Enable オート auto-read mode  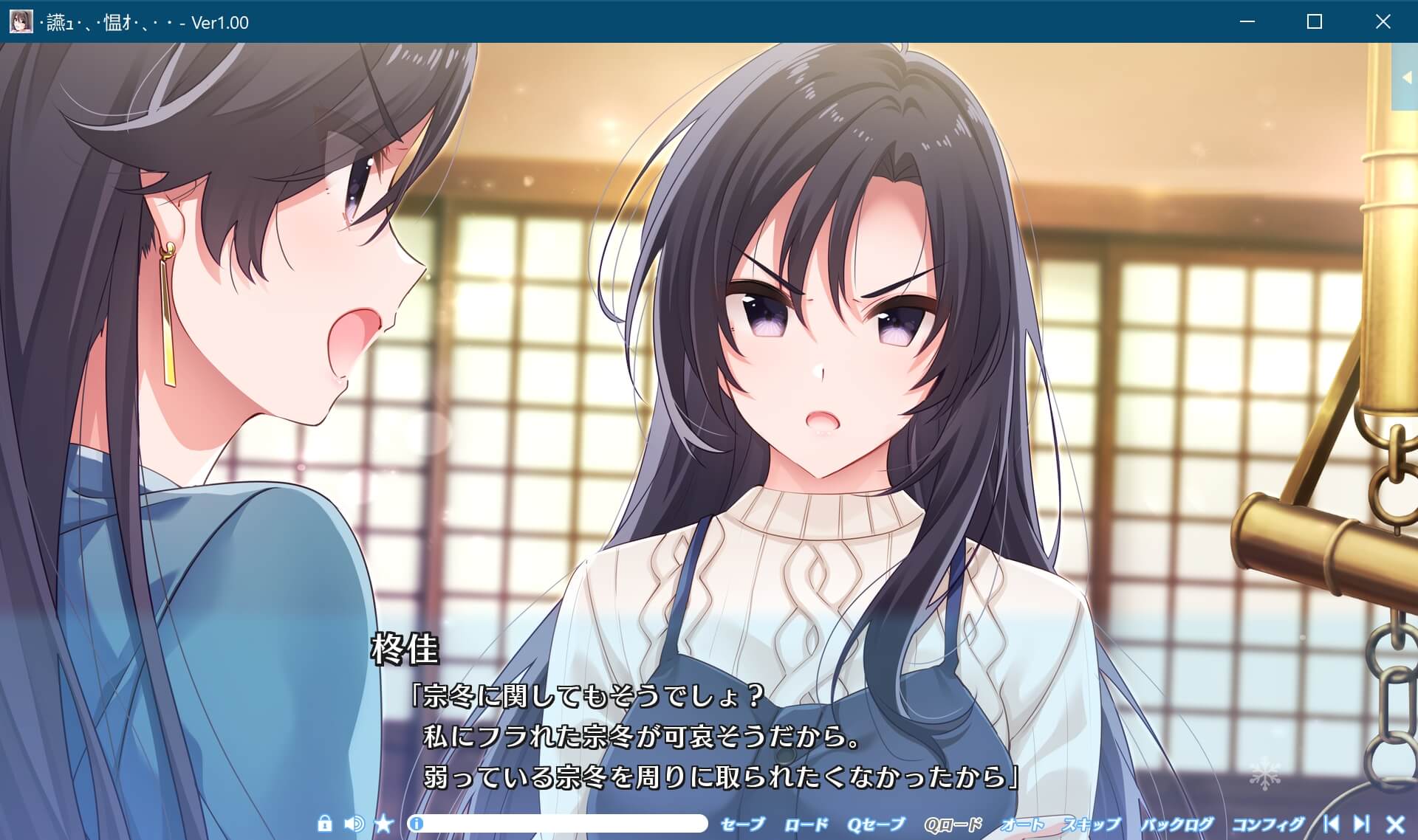(x=1024, y=823)
